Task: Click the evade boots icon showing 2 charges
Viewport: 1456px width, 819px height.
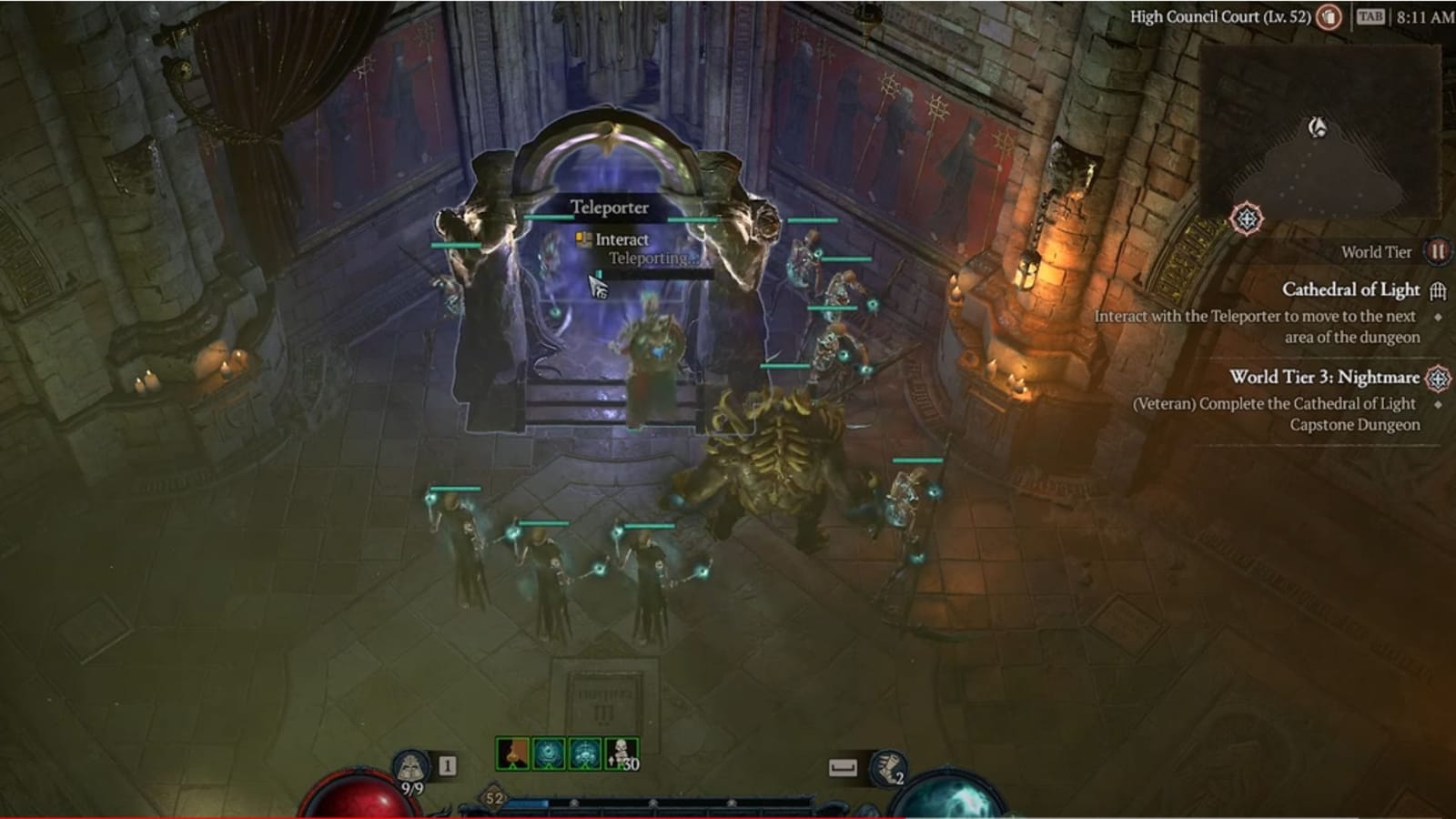Action: [x=888, y=767]
